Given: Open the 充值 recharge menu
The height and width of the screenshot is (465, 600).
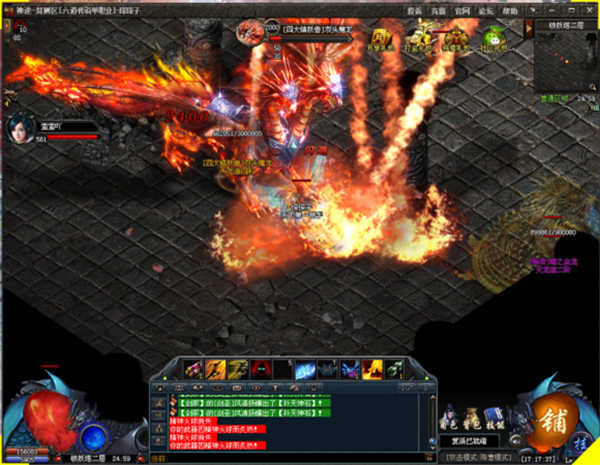Looking at the screenshot, I should click(x=438, y=10).
